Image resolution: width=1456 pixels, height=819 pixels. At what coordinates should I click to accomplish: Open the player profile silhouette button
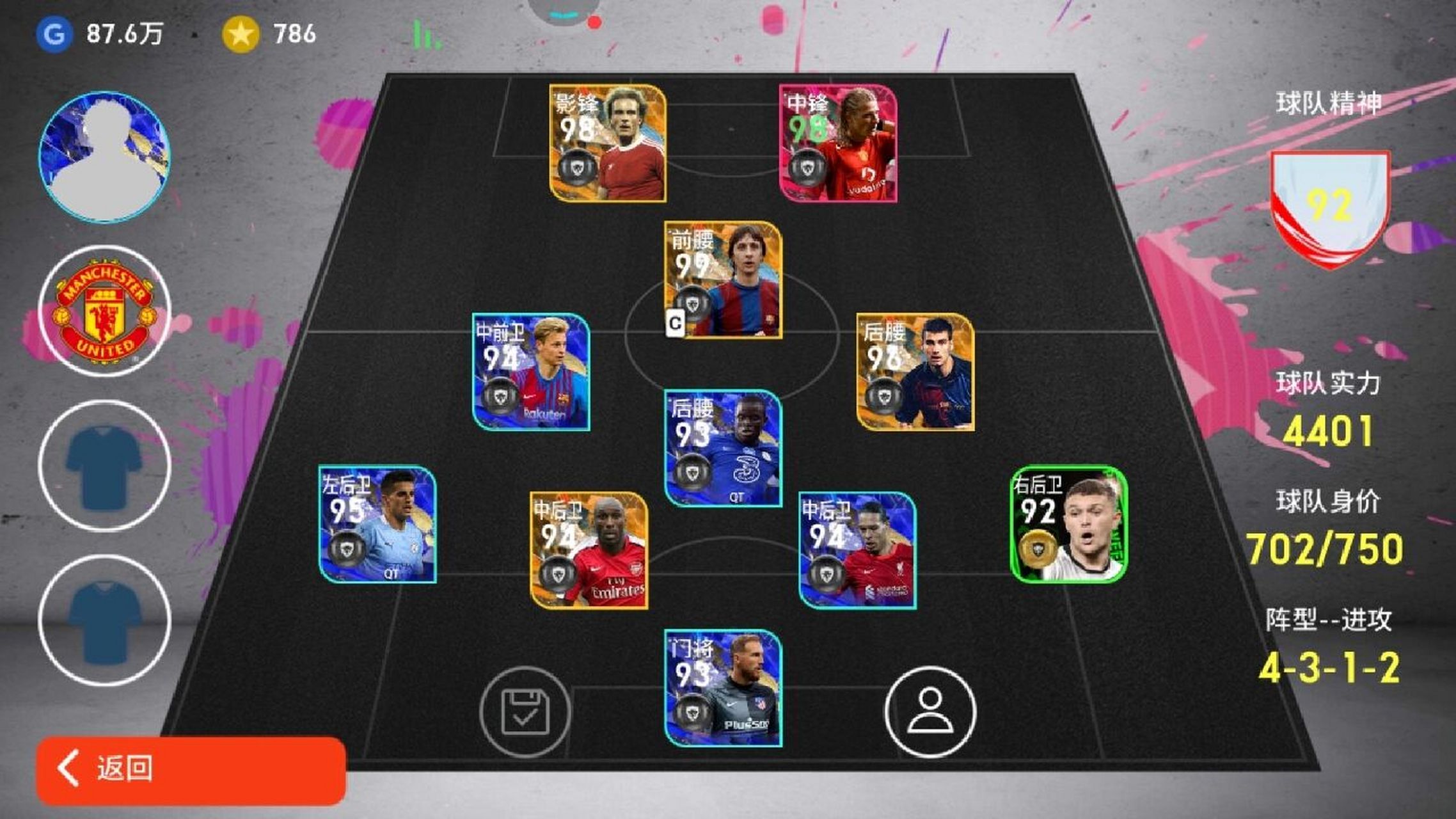coord(930,712)
